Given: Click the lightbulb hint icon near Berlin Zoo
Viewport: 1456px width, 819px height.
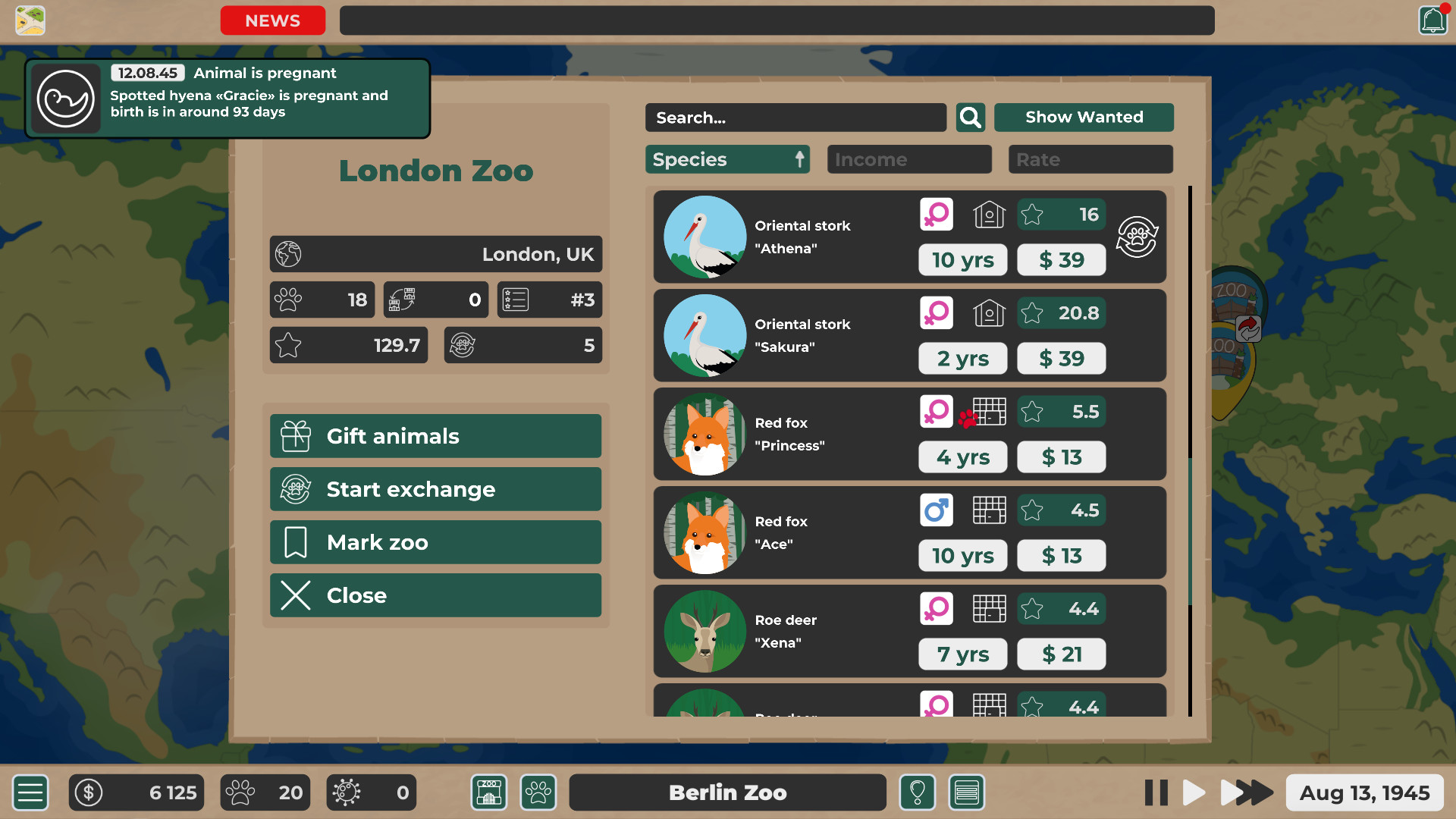Looking at the screenshot, I should [x=918, y=792].
